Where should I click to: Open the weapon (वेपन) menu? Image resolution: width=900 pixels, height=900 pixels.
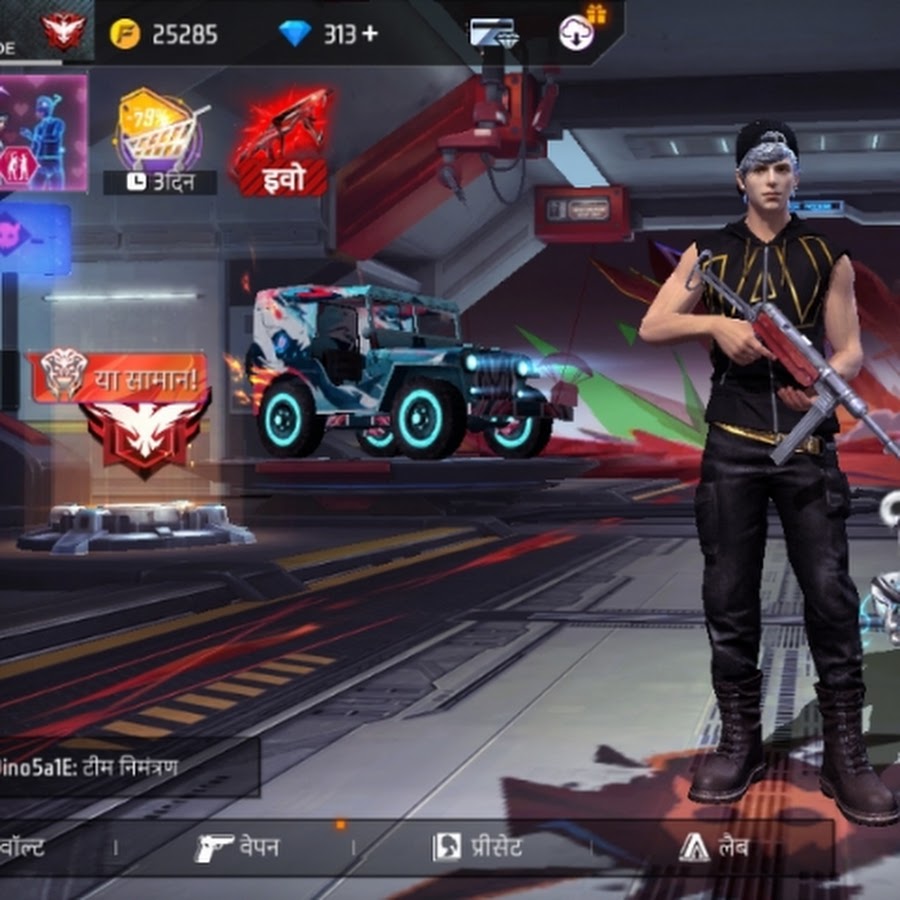click(x=237, y=848)
